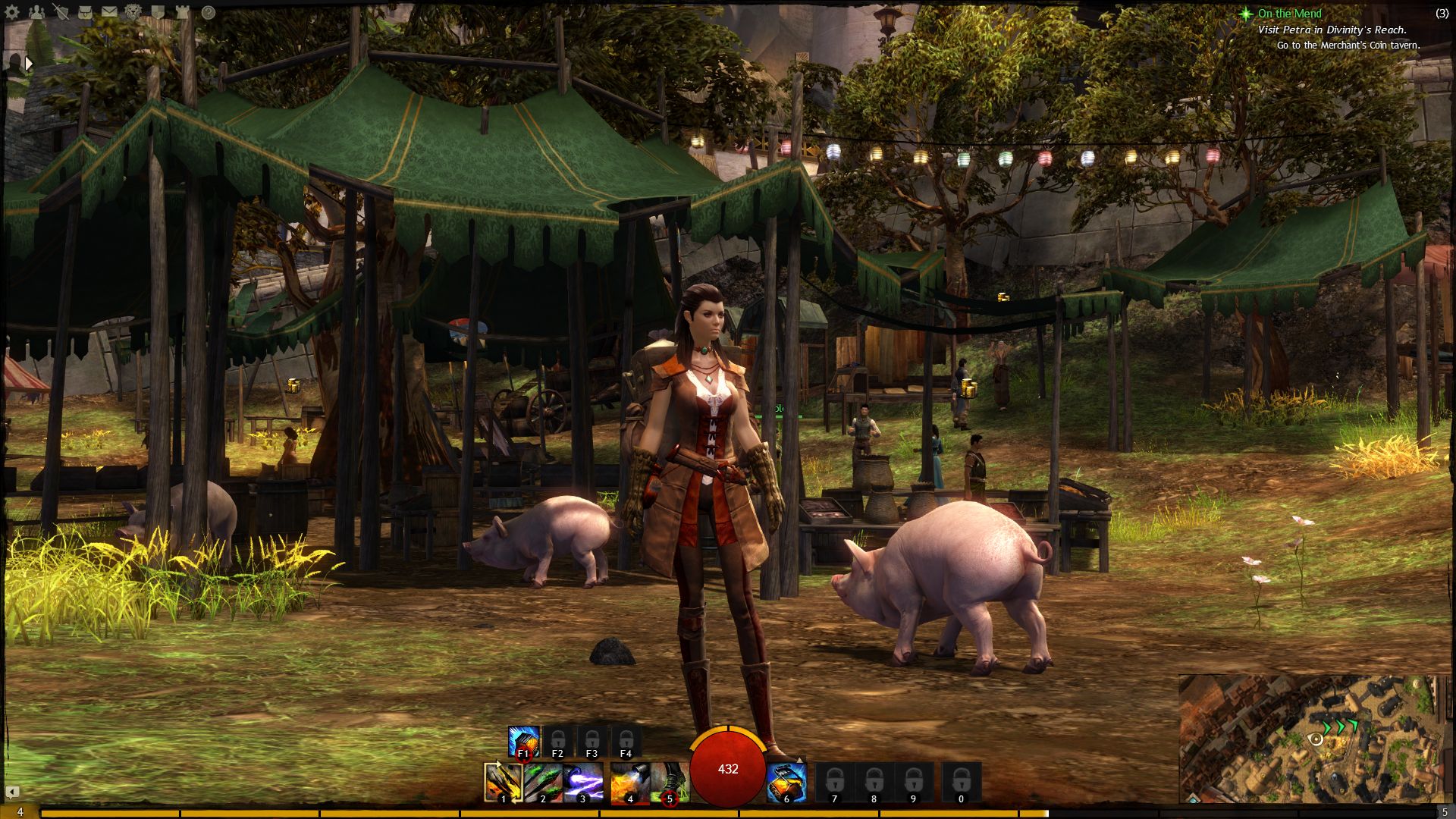Open the chat panel arrow bottom-left
Screen dimensions: 1456x819
coord(12,792)
